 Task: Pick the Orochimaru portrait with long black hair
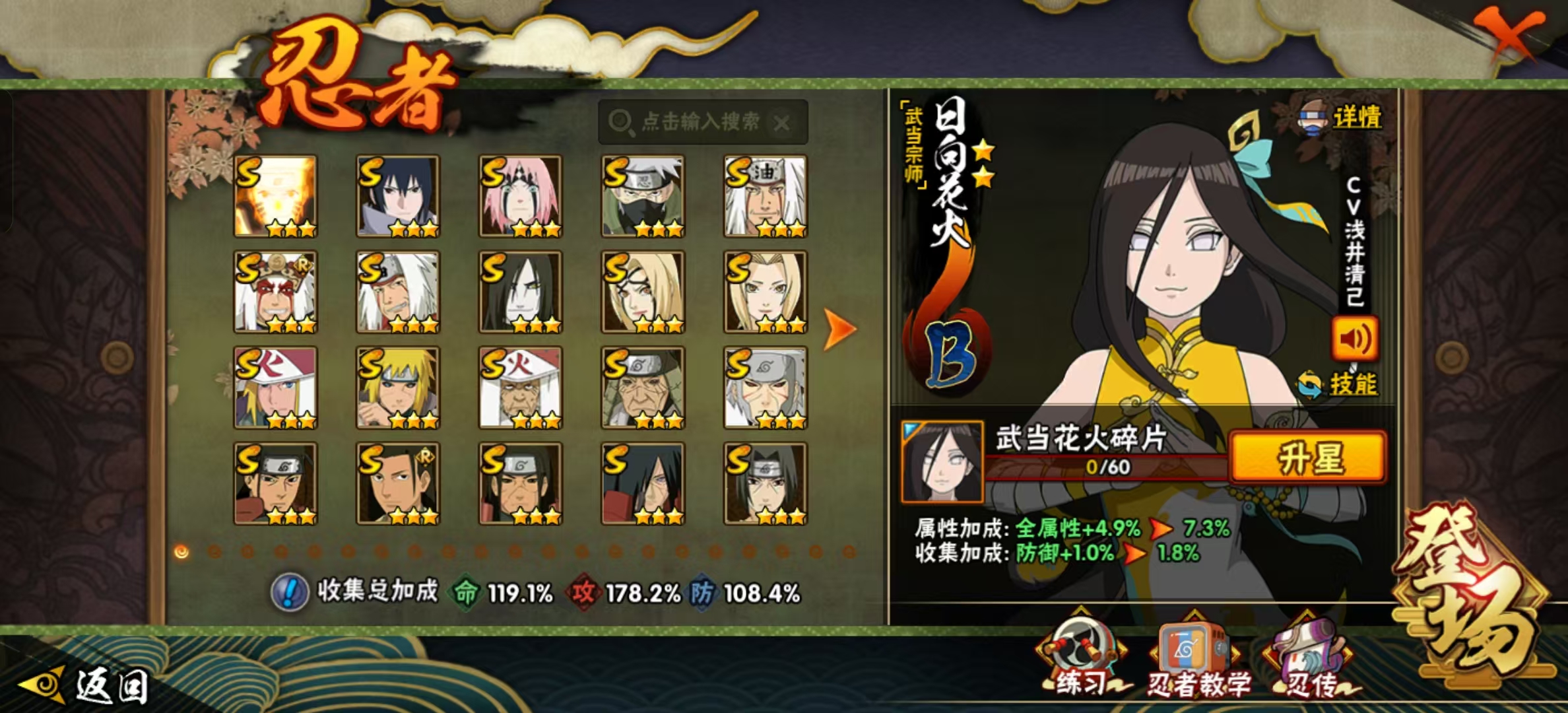tap(521, 292)
